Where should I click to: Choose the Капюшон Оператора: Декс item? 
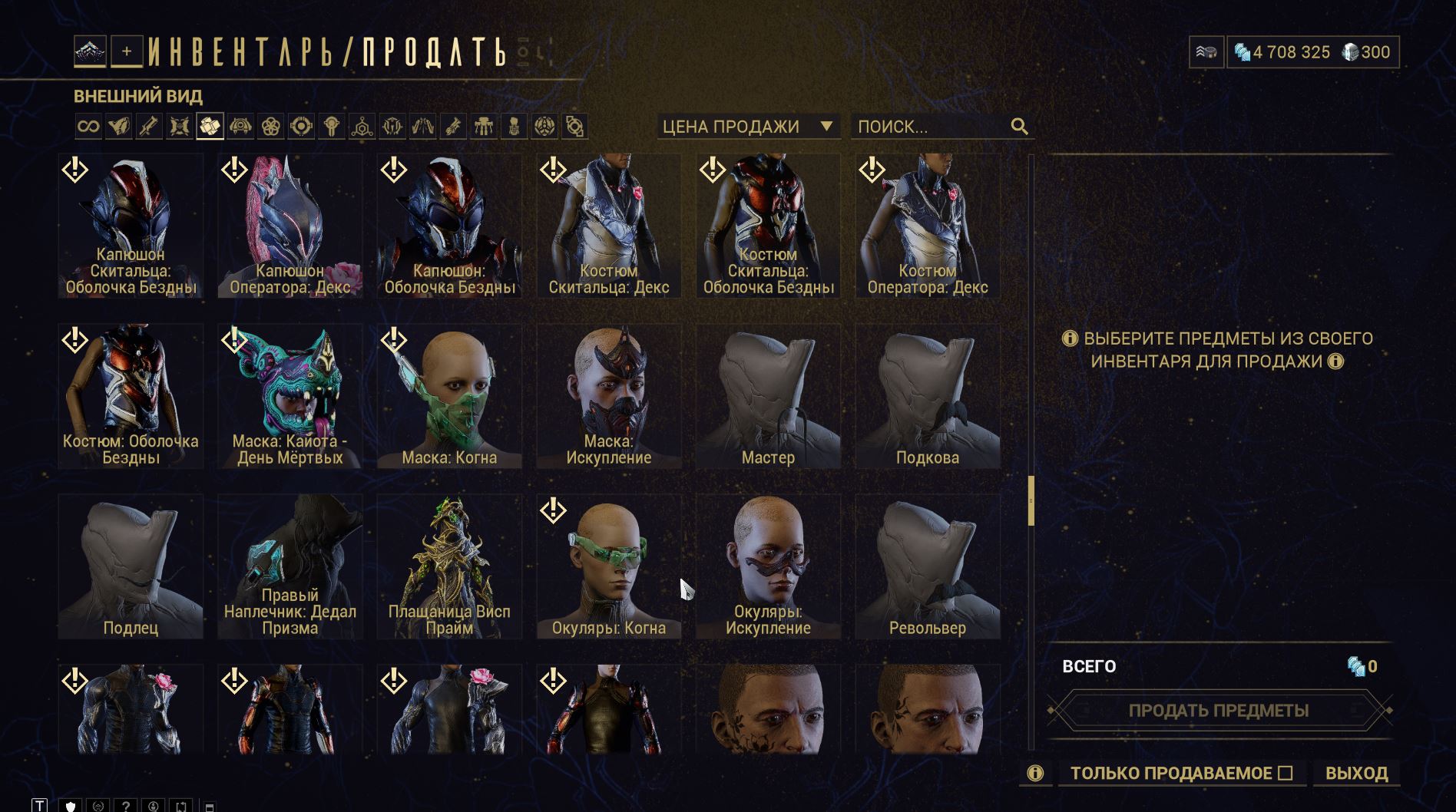290,226
